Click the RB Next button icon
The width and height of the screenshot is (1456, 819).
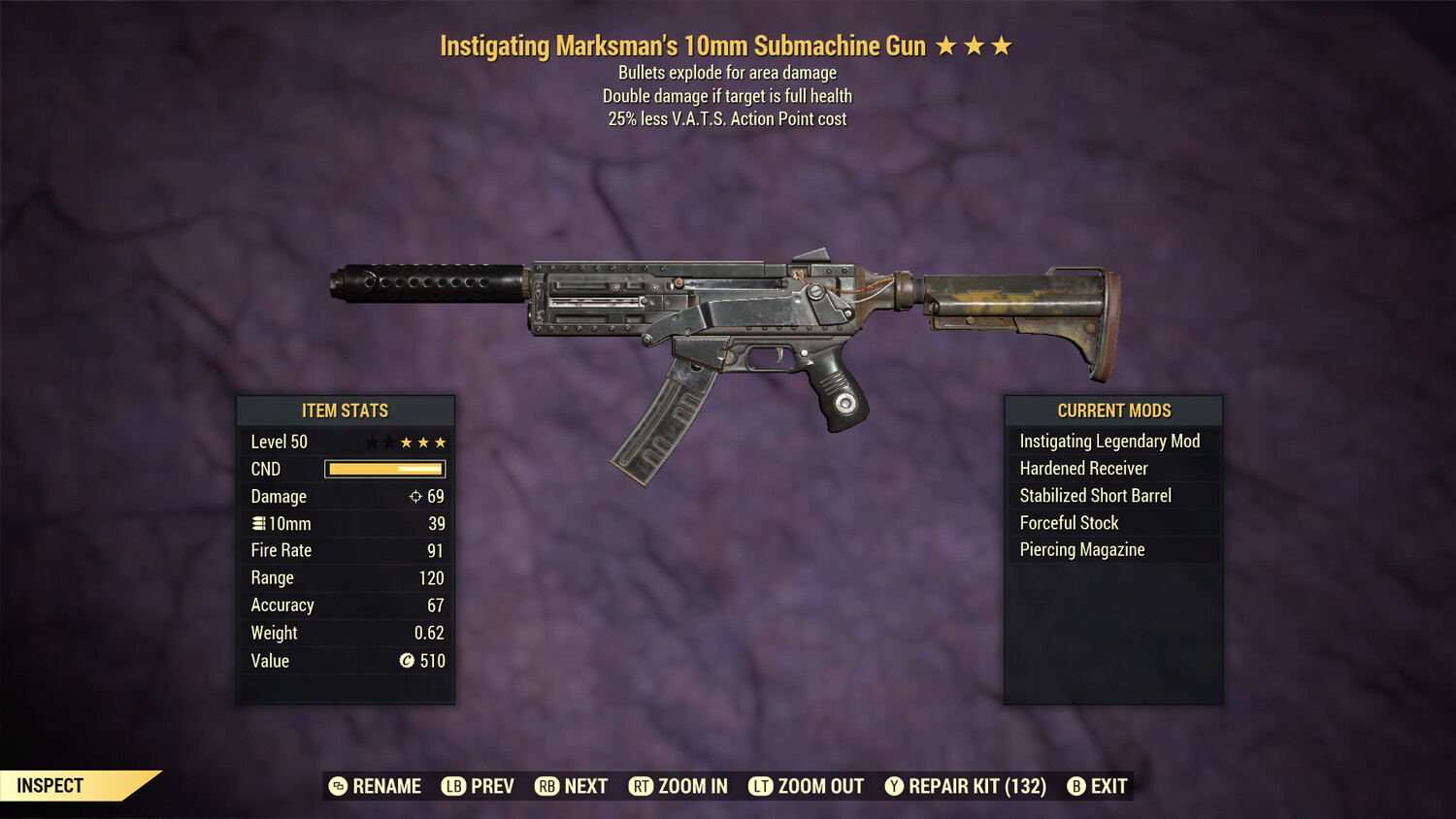(x=546, y=786)
